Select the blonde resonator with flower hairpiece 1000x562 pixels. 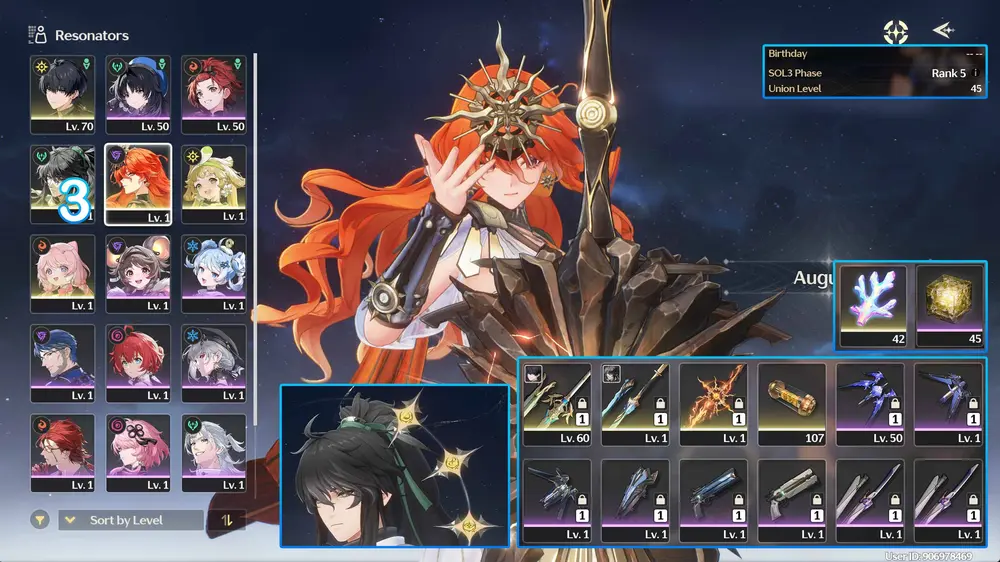click(x=213, y=184)
